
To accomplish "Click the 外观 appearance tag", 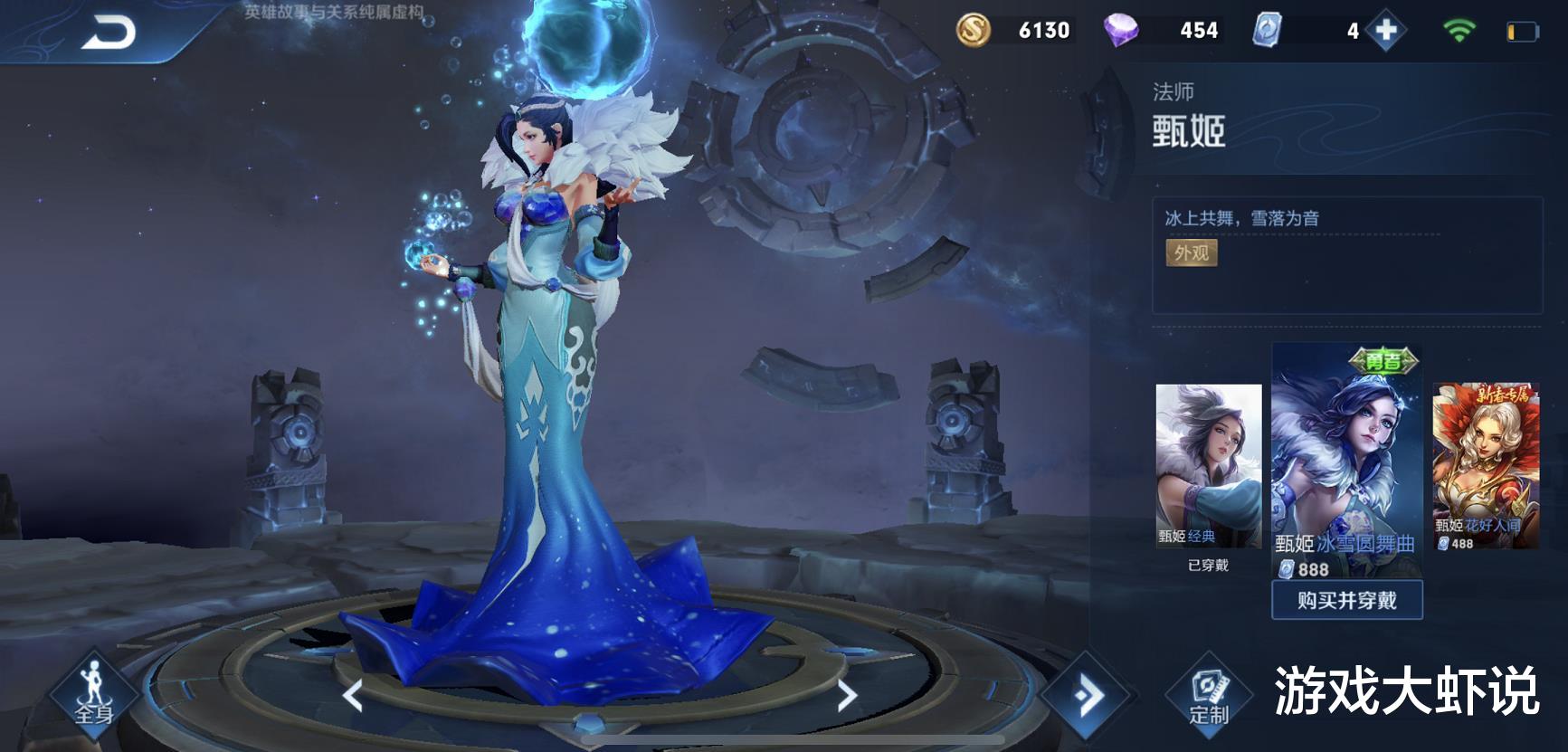I will coord(1191,252).
